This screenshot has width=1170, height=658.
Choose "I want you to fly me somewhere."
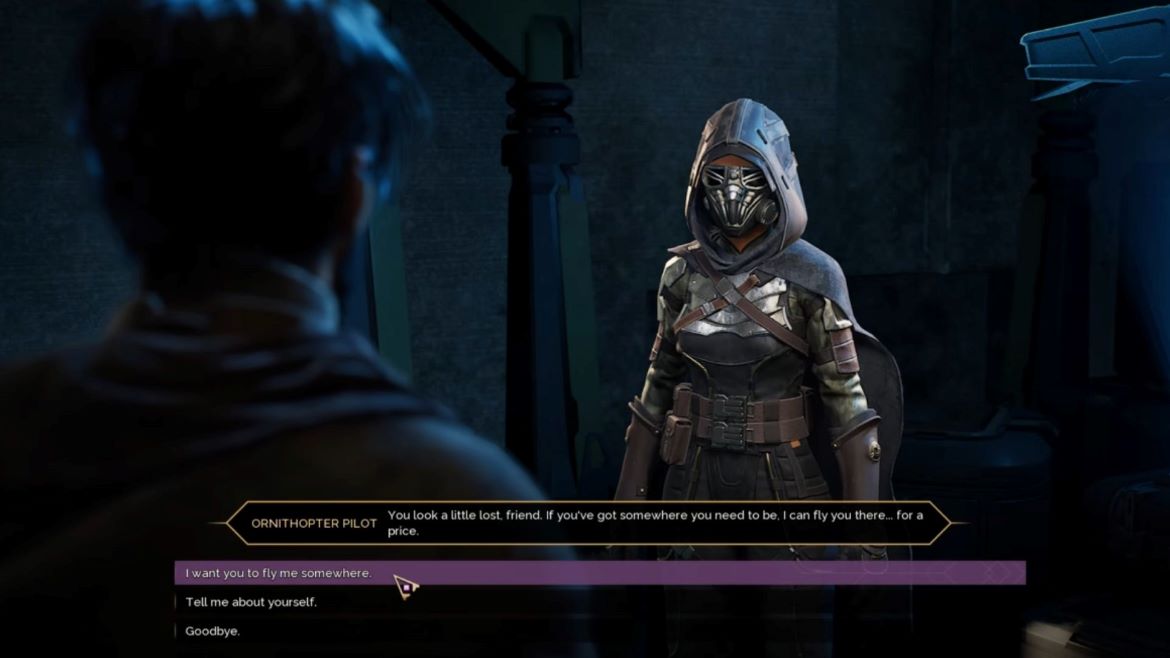[279, 573]
